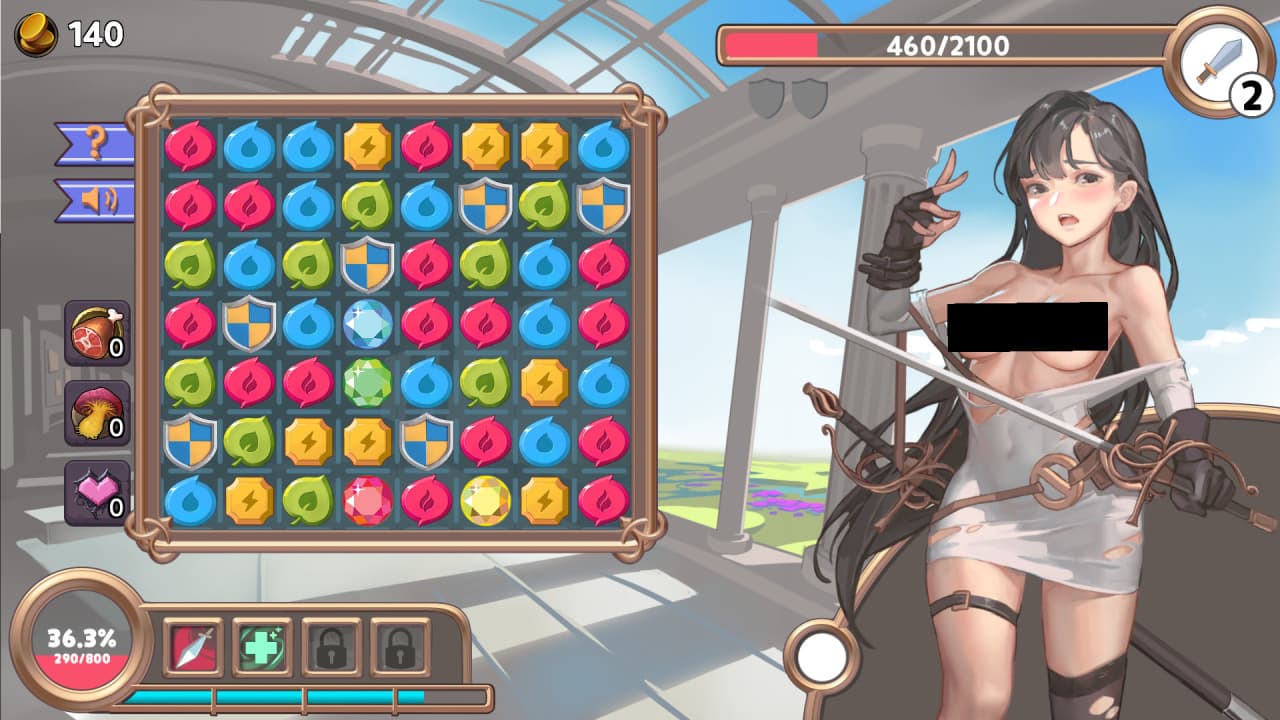Activate the green cross heal skill
Viewport: 1280px width, 720px height.
pyautogui.click(x=262, y=647)
